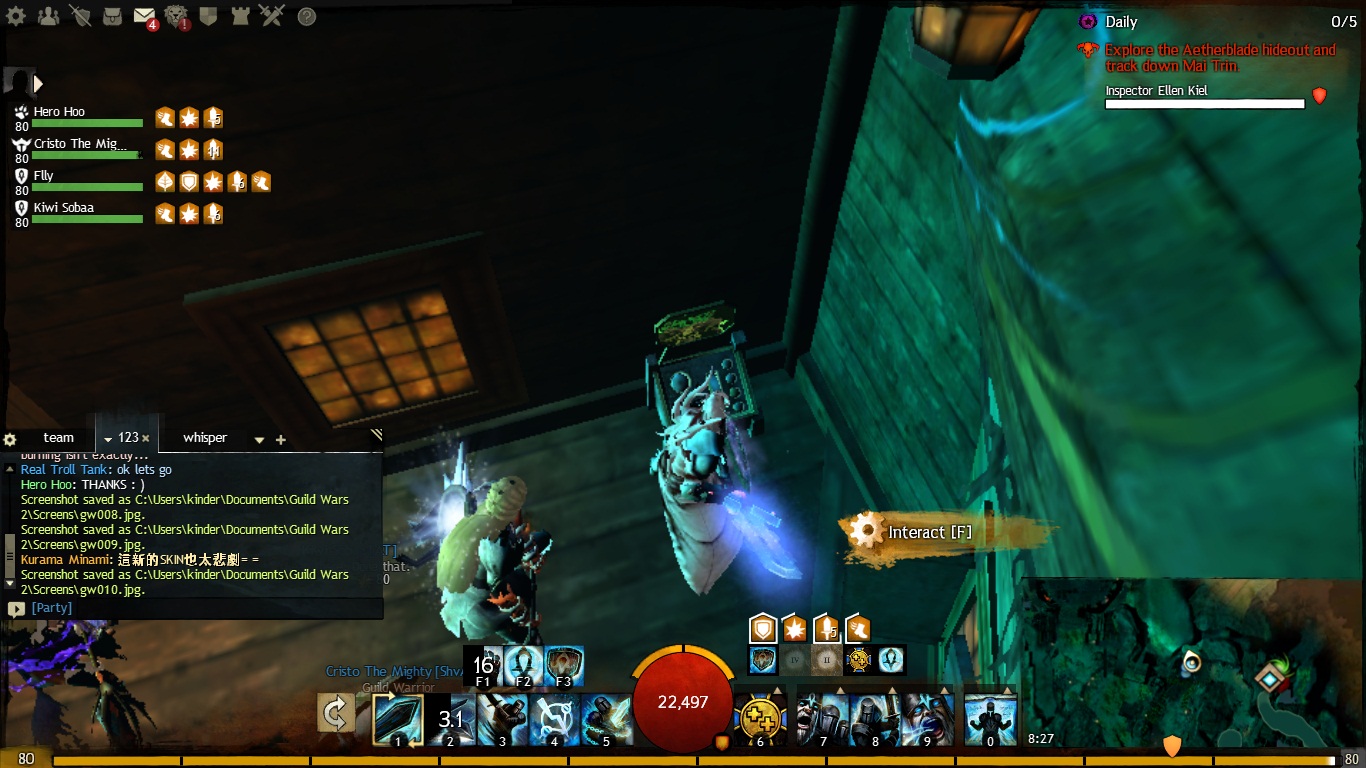Open the game menu gear icon
Image resolution: width=1366 pixels, height=768 pixels.
tap(18, 16)
